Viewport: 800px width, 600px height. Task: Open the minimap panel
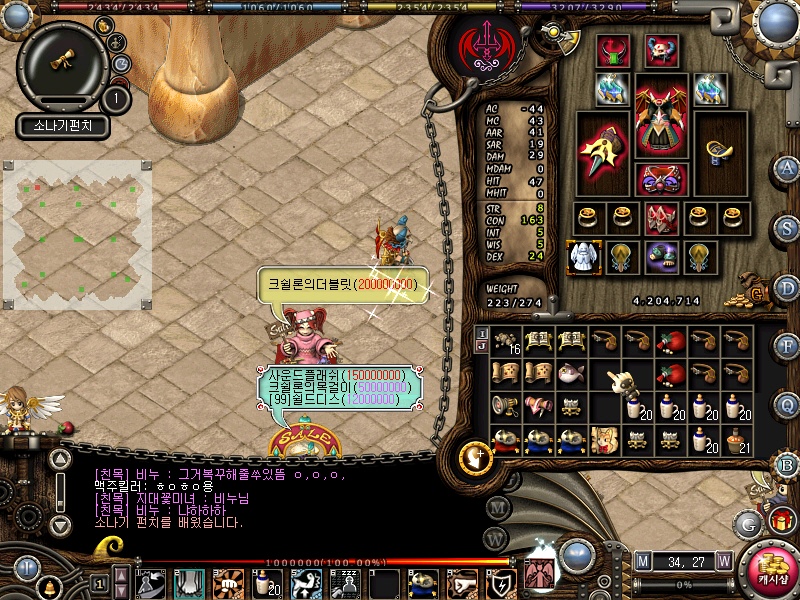coord(77,233)
